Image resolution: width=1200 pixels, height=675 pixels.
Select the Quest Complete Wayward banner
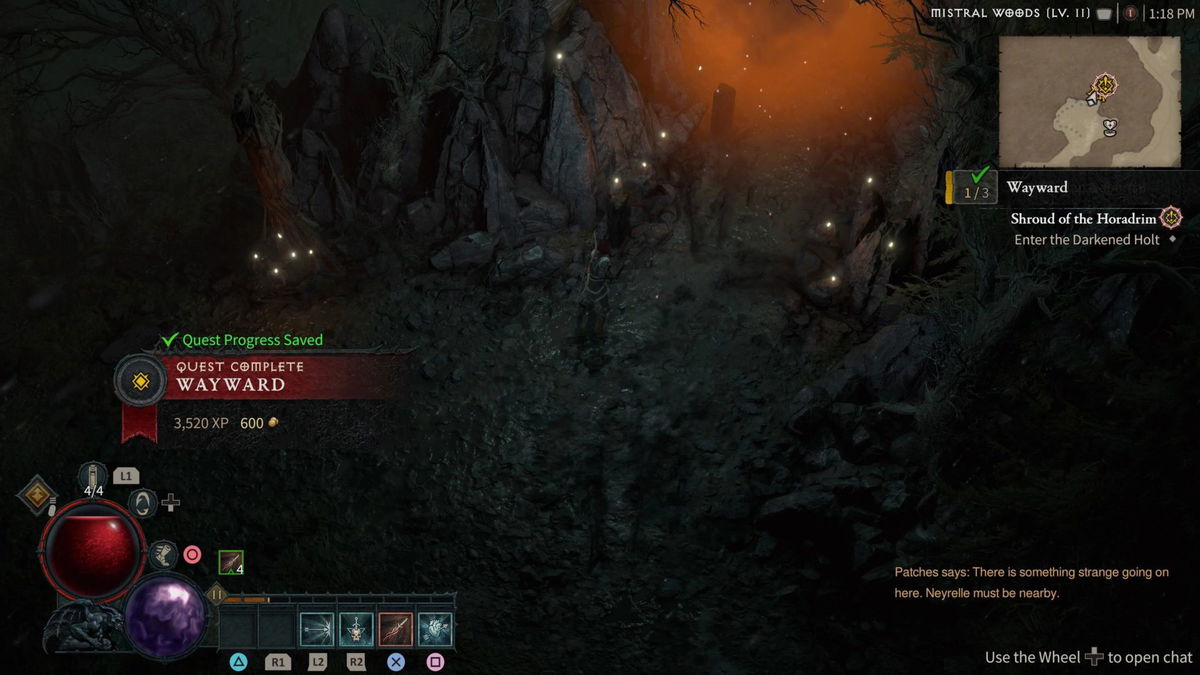[240, 376]
